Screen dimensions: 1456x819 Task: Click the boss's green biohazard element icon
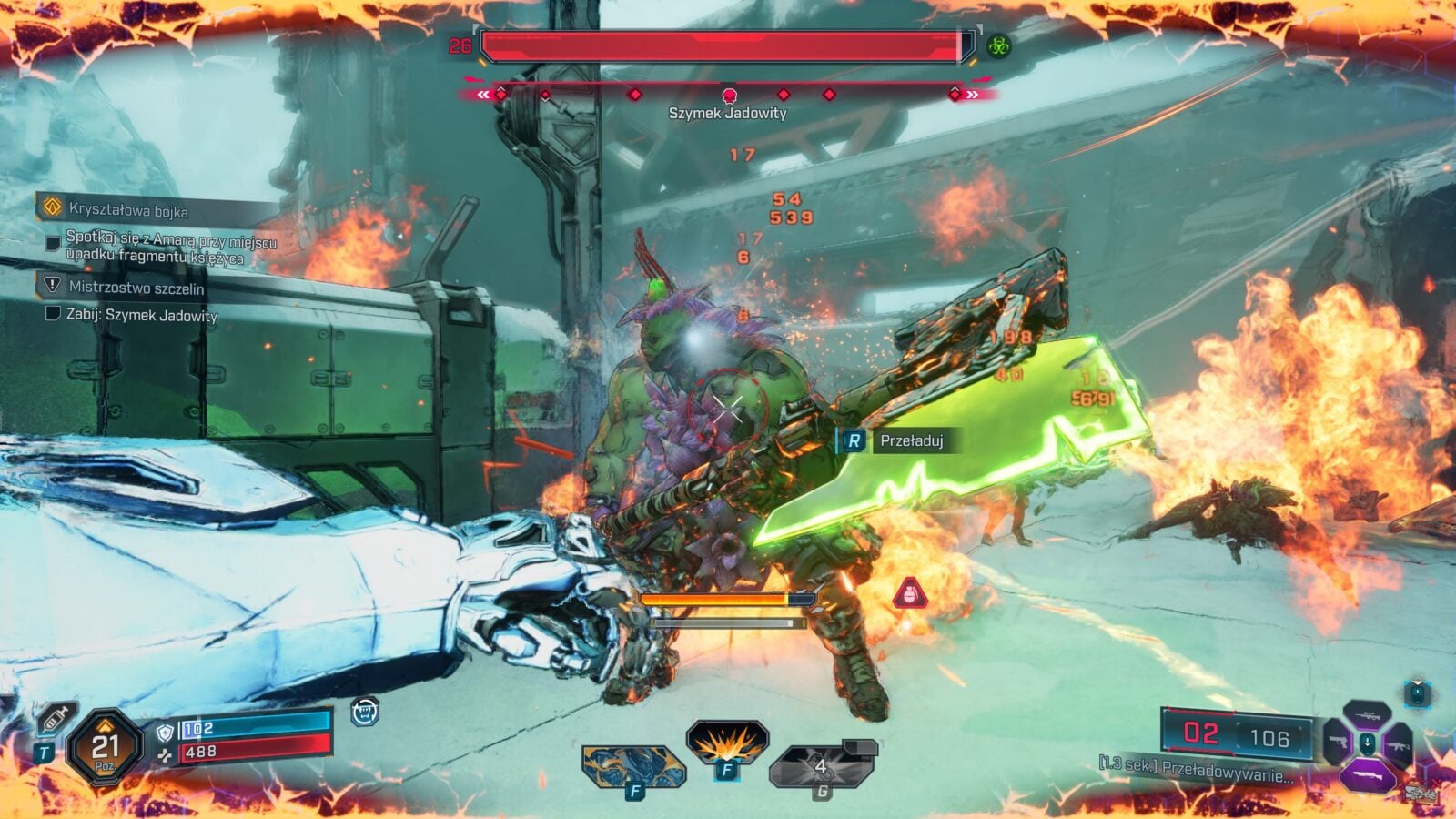[x=999, y=45]
